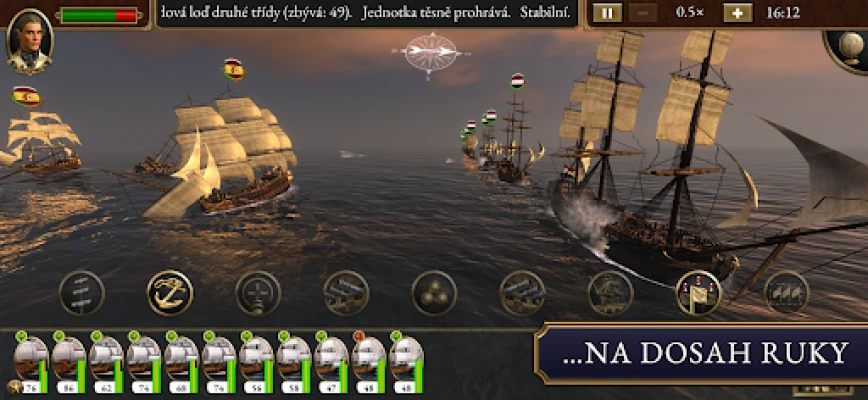The width and height of the screenshot is (868, 400).
Task: Select the cannonball shot type
Action: point(433,292)
